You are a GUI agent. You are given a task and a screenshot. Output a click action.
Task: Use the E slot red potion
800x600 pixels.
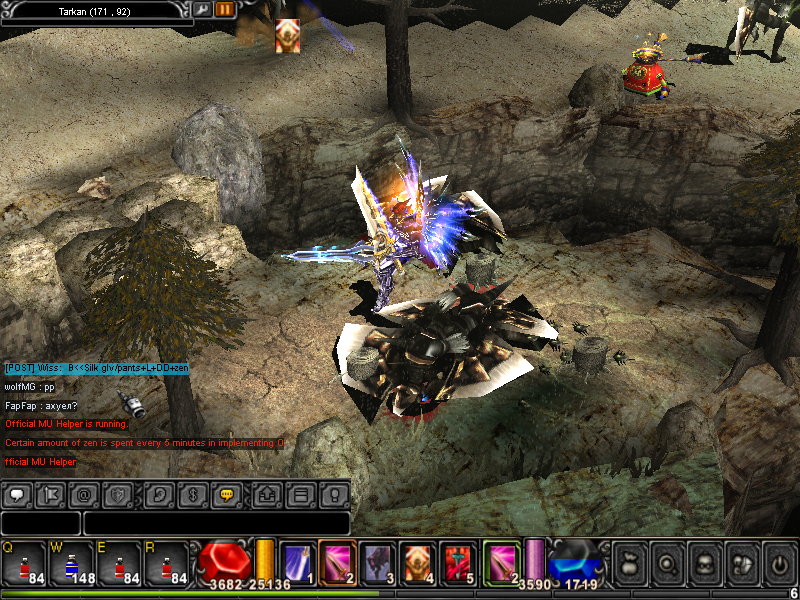pos(119,564)
